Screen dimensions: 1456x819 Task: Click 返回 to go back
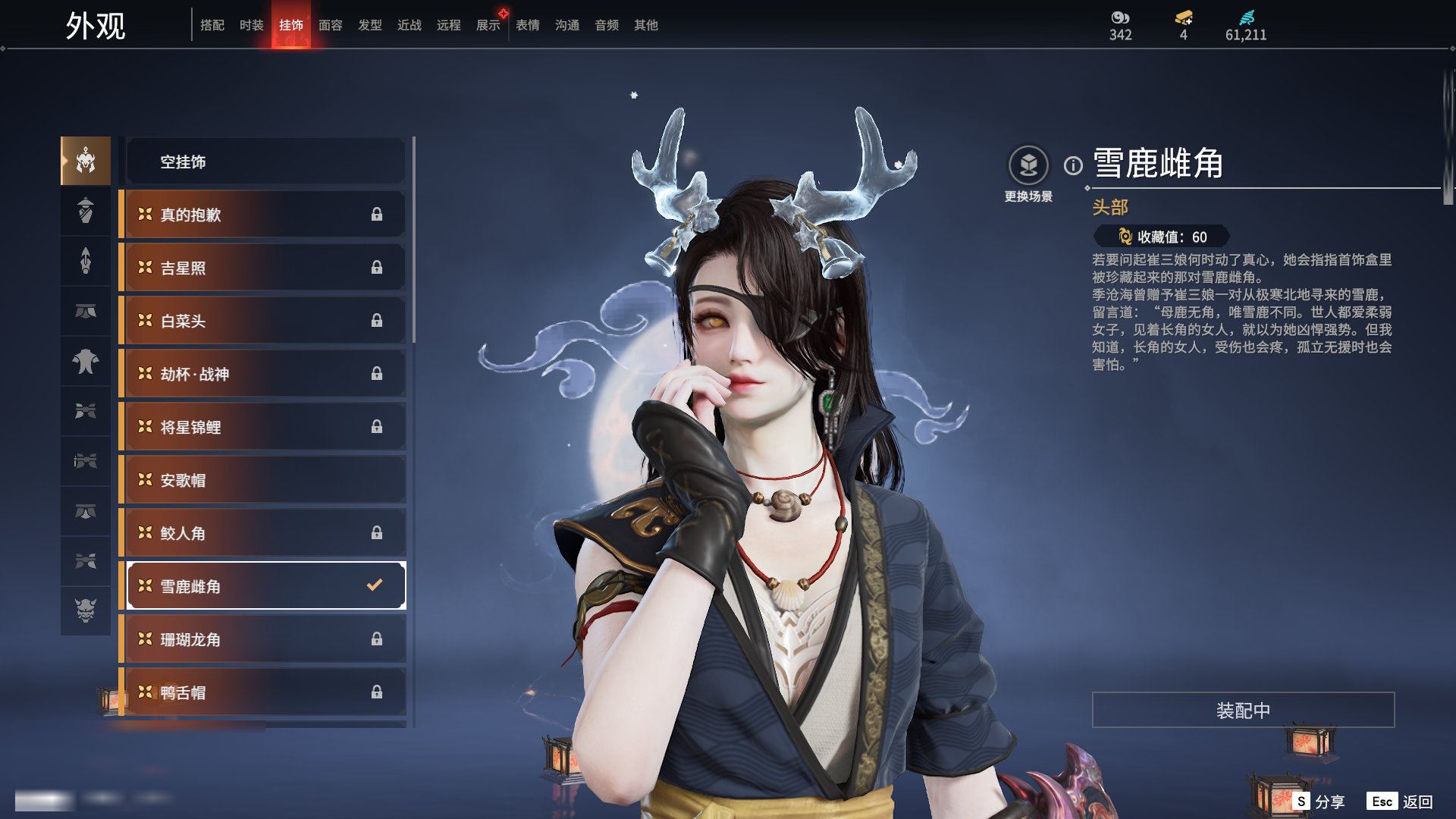[1401, 802]
